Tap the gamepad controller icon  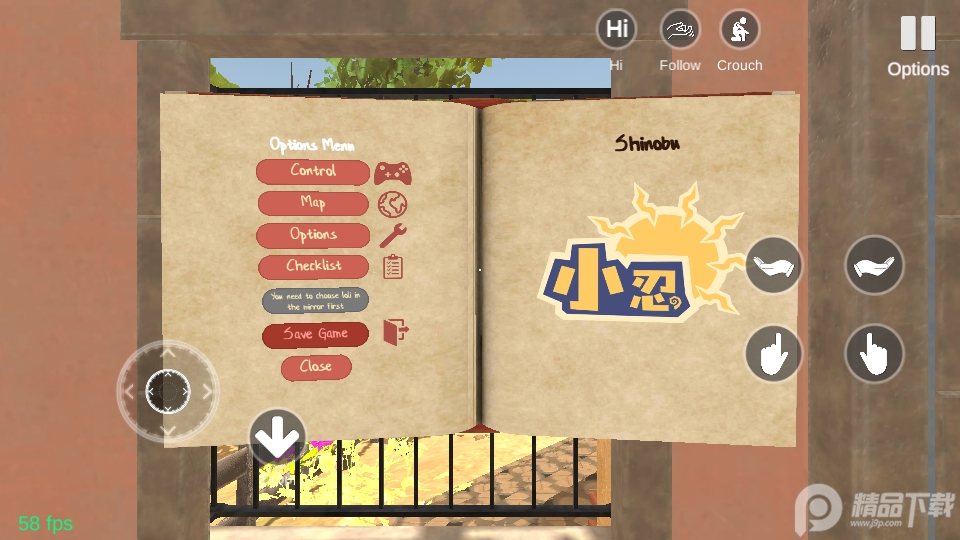pos(393,173)
